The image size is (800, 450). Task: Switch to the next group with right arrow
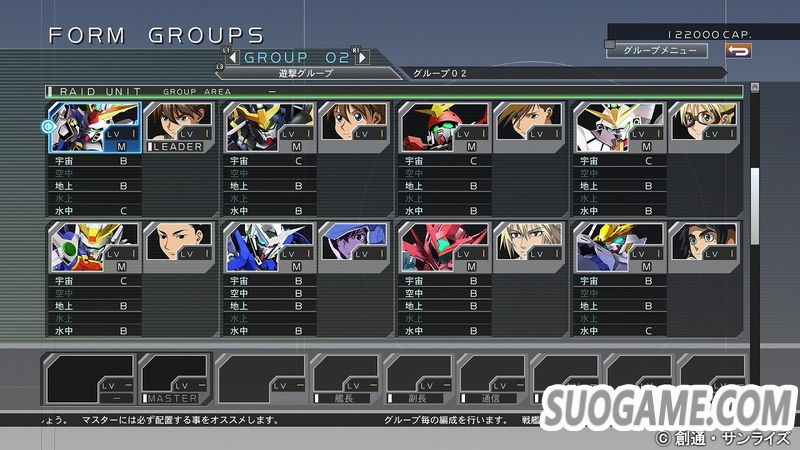[361, 57]
